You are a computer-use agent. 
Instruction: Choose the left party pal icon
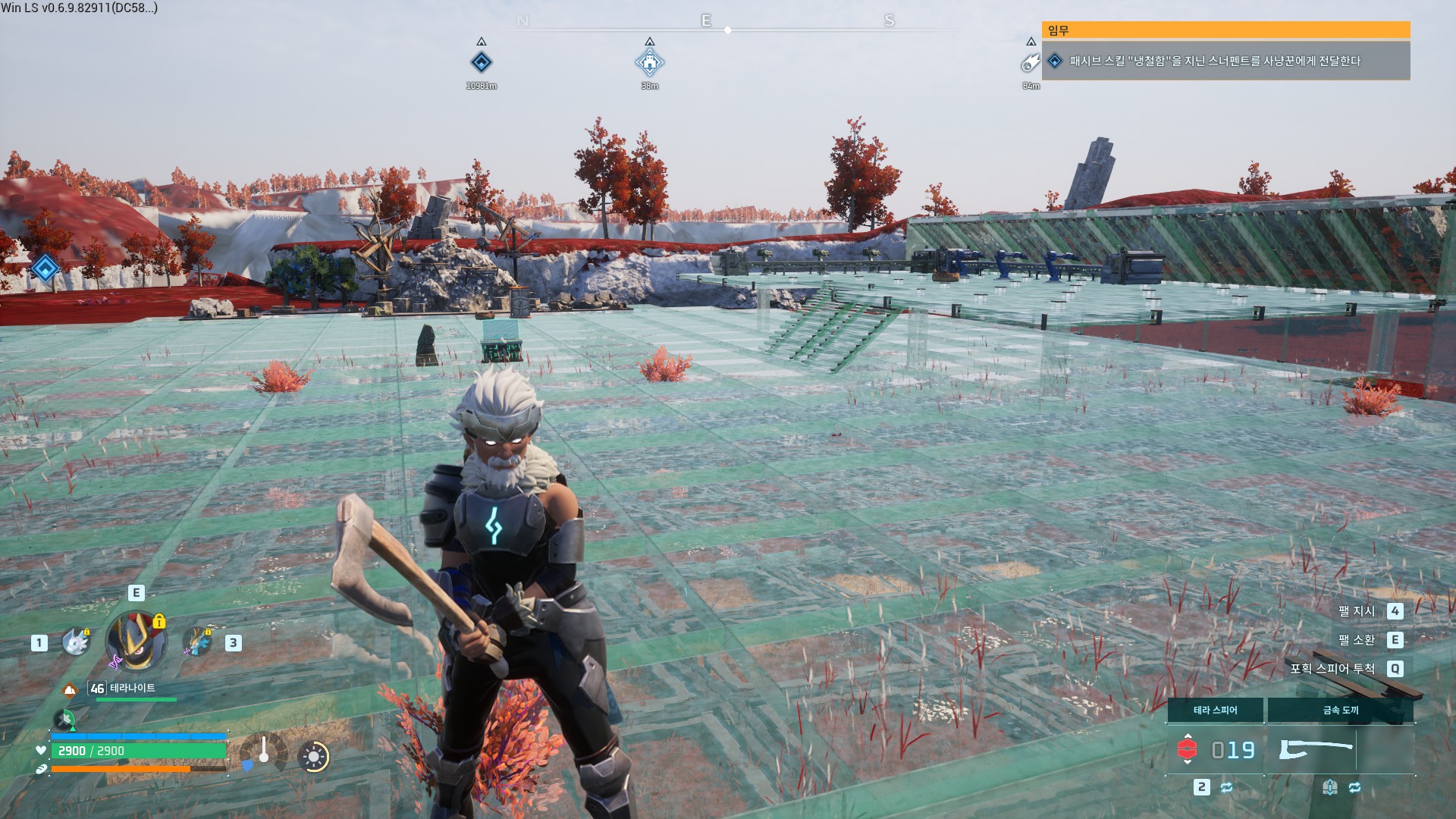pyautogui.click(x=76, y=642)
